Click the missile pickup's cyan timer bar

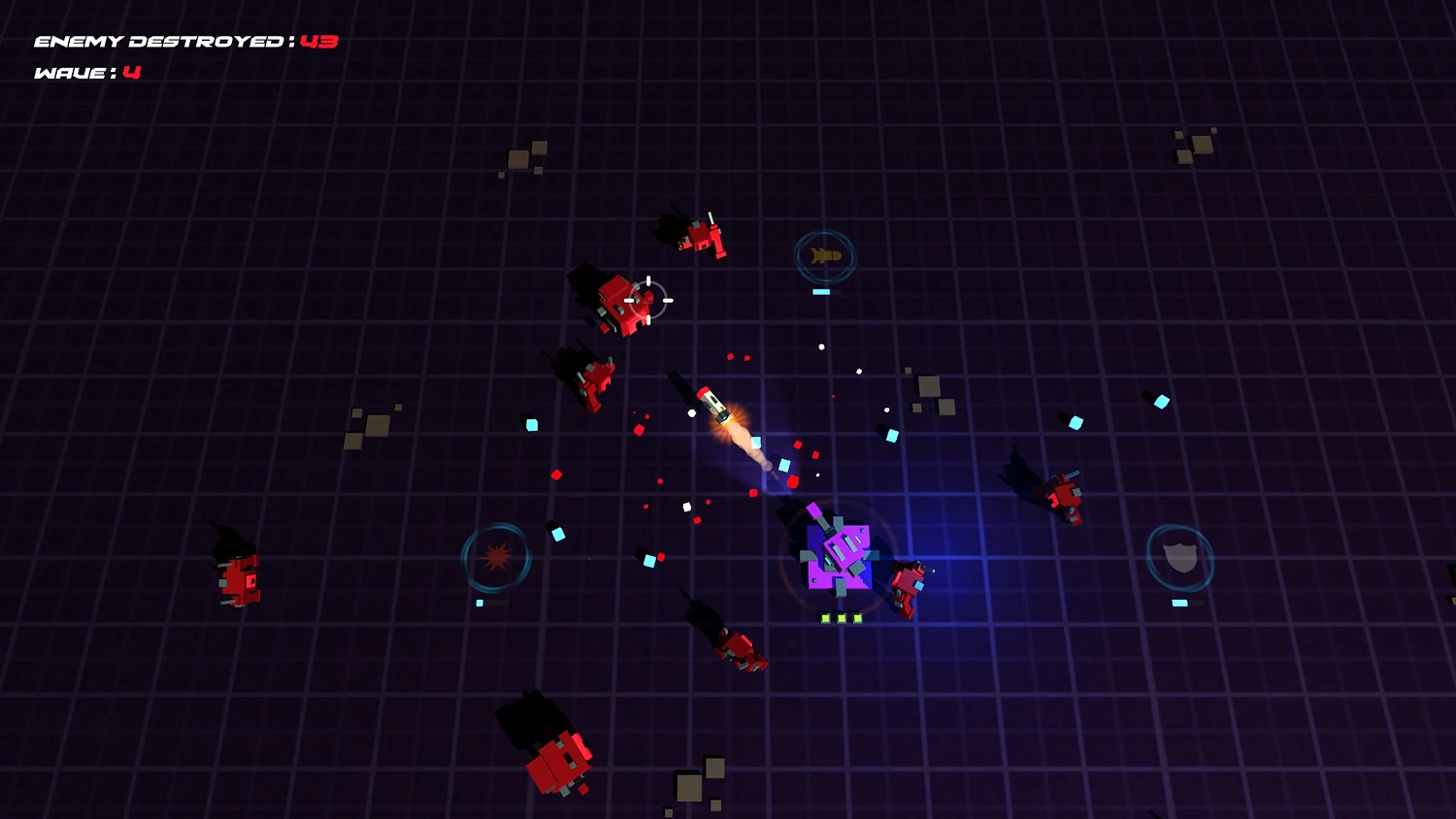(x=821, y=291)
